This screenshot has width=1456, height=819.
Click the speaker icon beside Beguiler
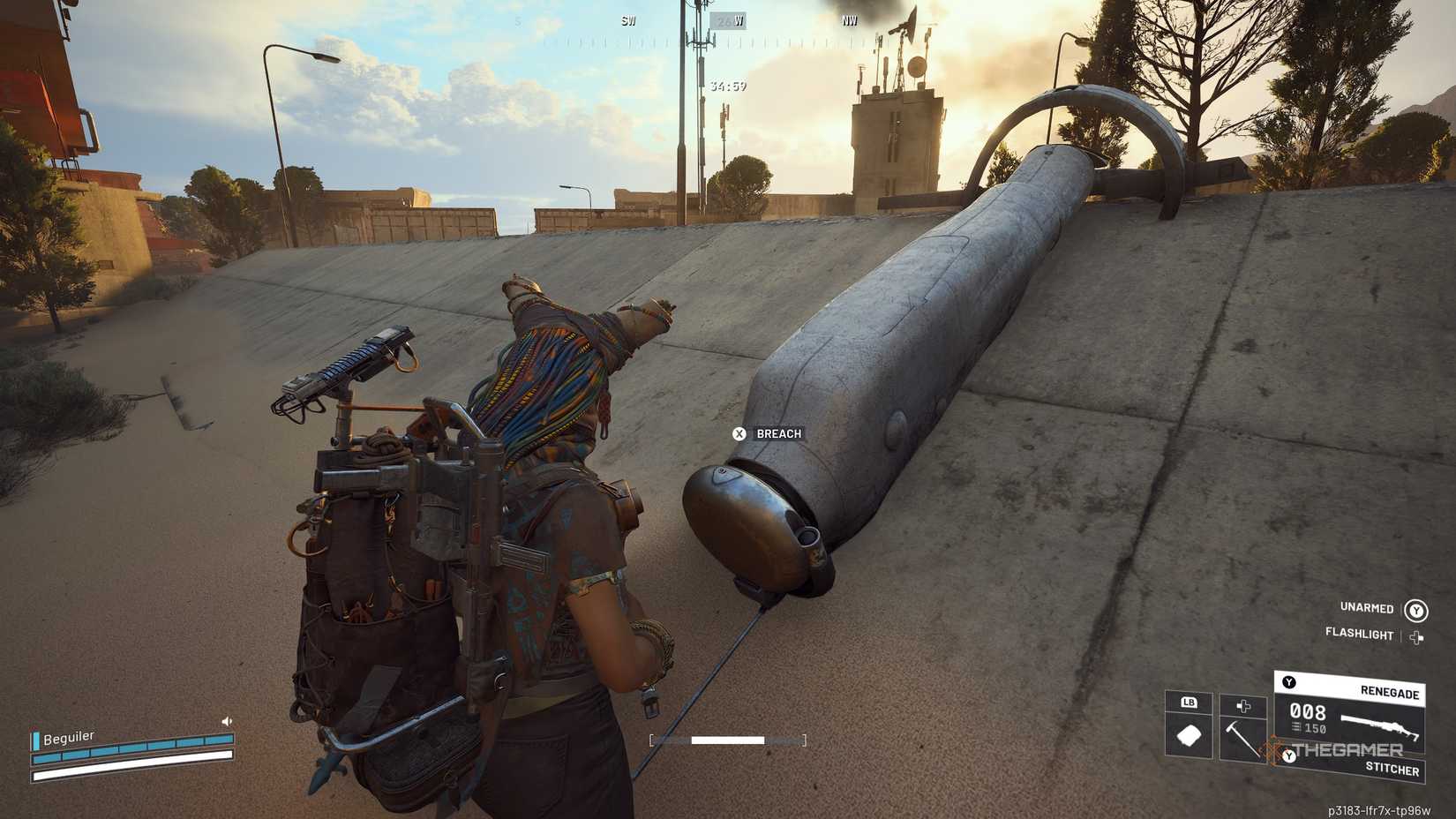[227, 721]
